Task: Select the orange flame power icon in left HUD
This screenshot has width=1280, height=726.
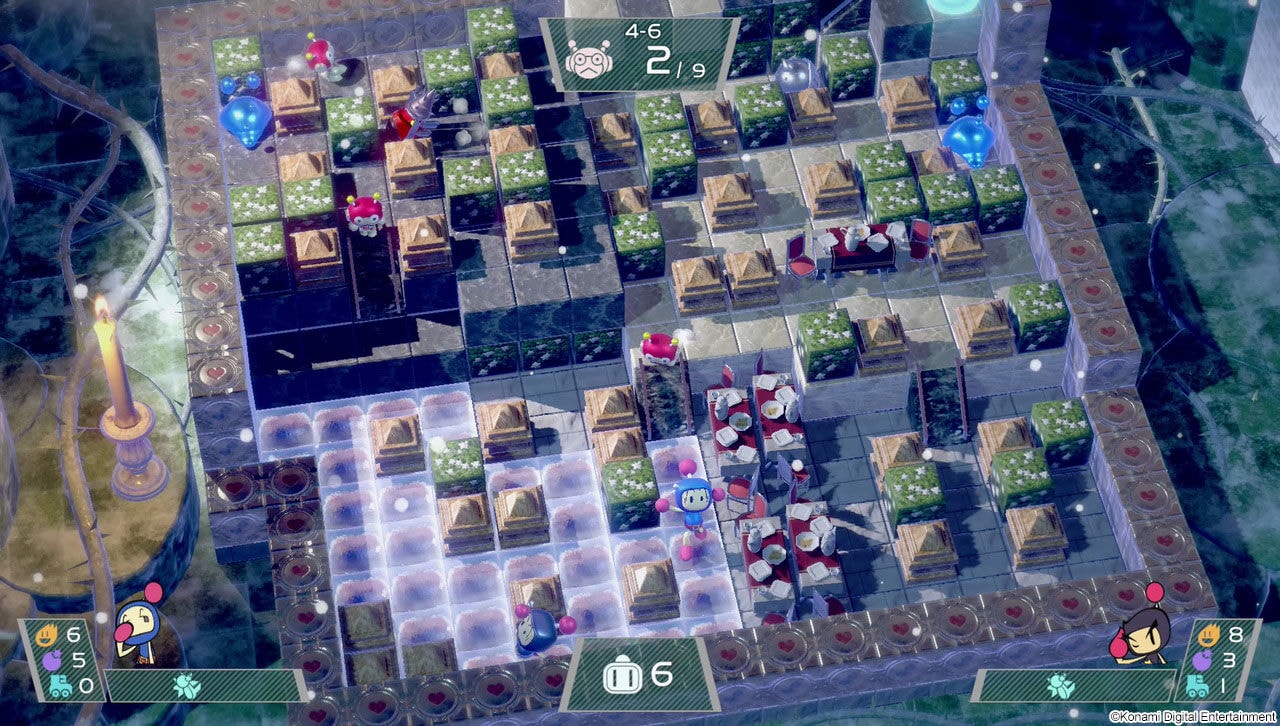Action: coord(48,634)
